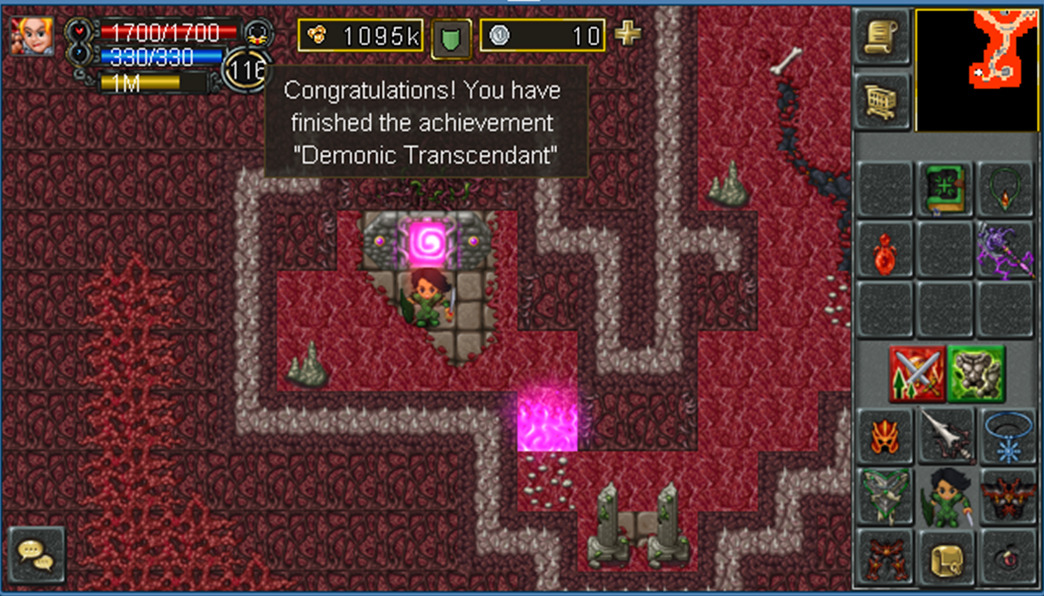Add more coins with the gold plus
Screen dimensions: 1044x596
click(628, 35)
